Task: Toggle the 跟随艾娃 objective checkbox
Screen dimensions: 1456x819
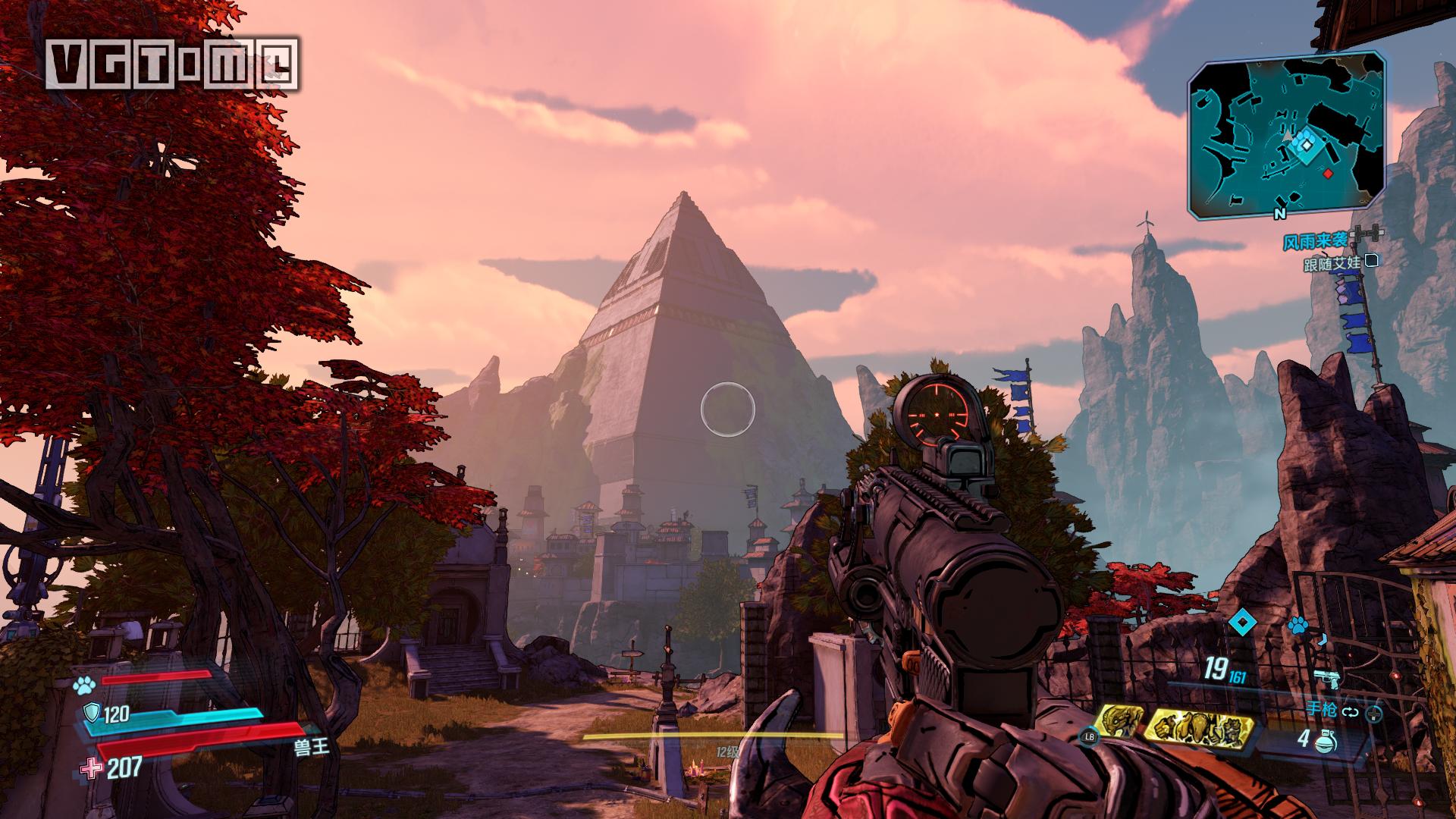Action: [1370, 262]
